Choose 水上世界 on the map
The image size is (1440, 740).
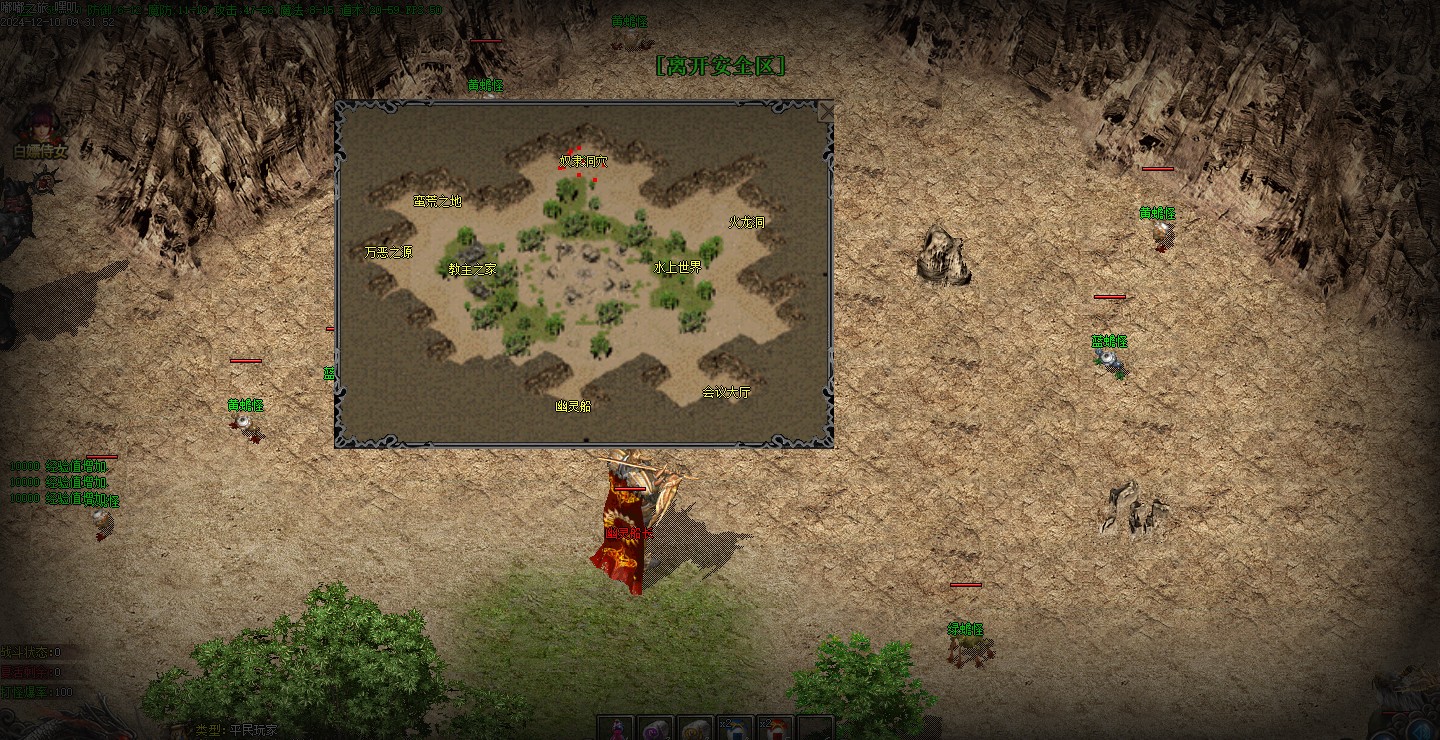tap(677, 267)
